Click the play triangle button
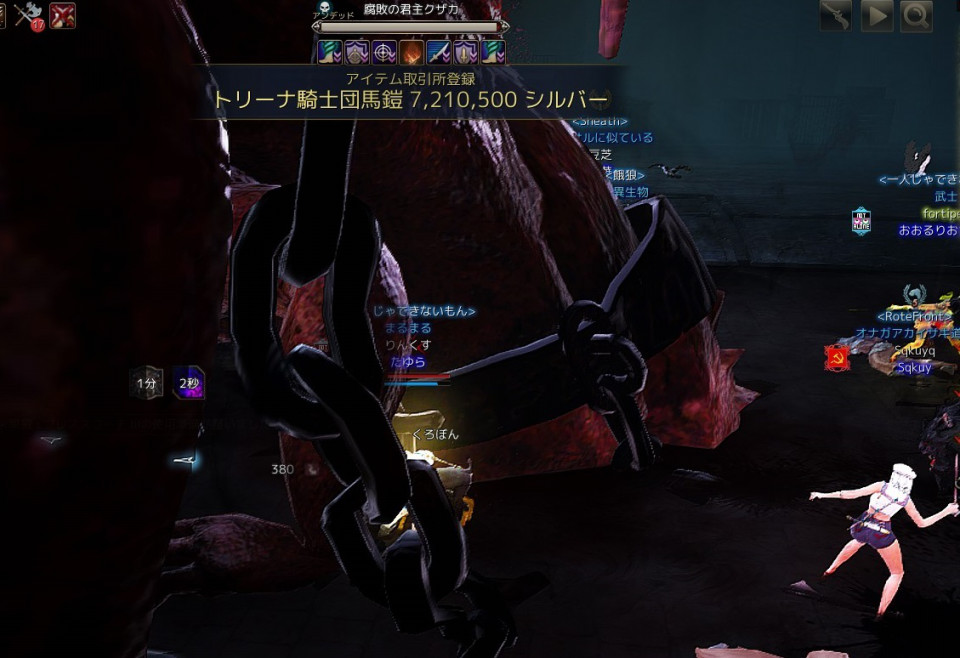 [x=877, y=16]
